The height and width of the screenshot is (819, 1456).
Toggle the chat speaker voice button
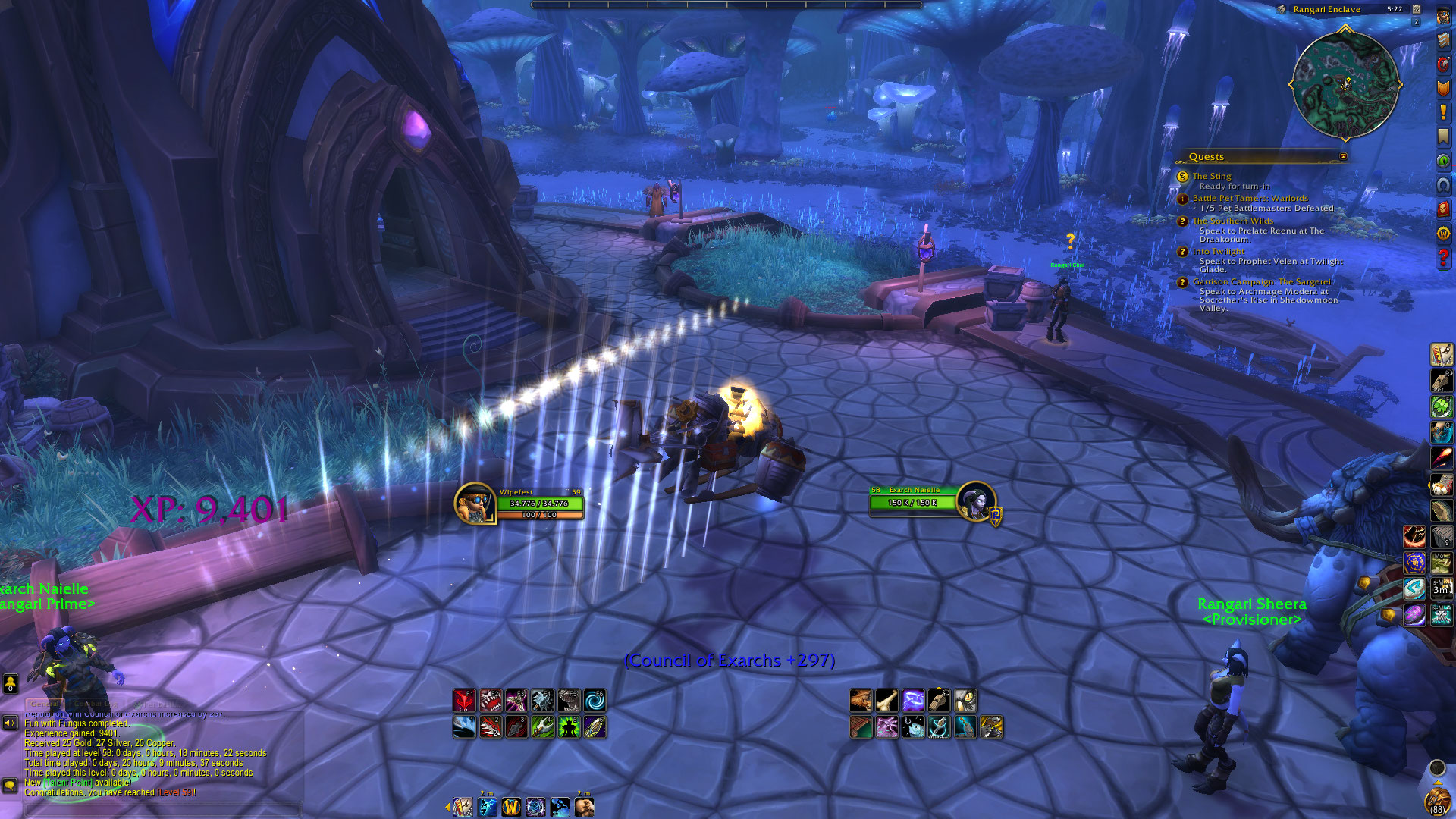10,723
